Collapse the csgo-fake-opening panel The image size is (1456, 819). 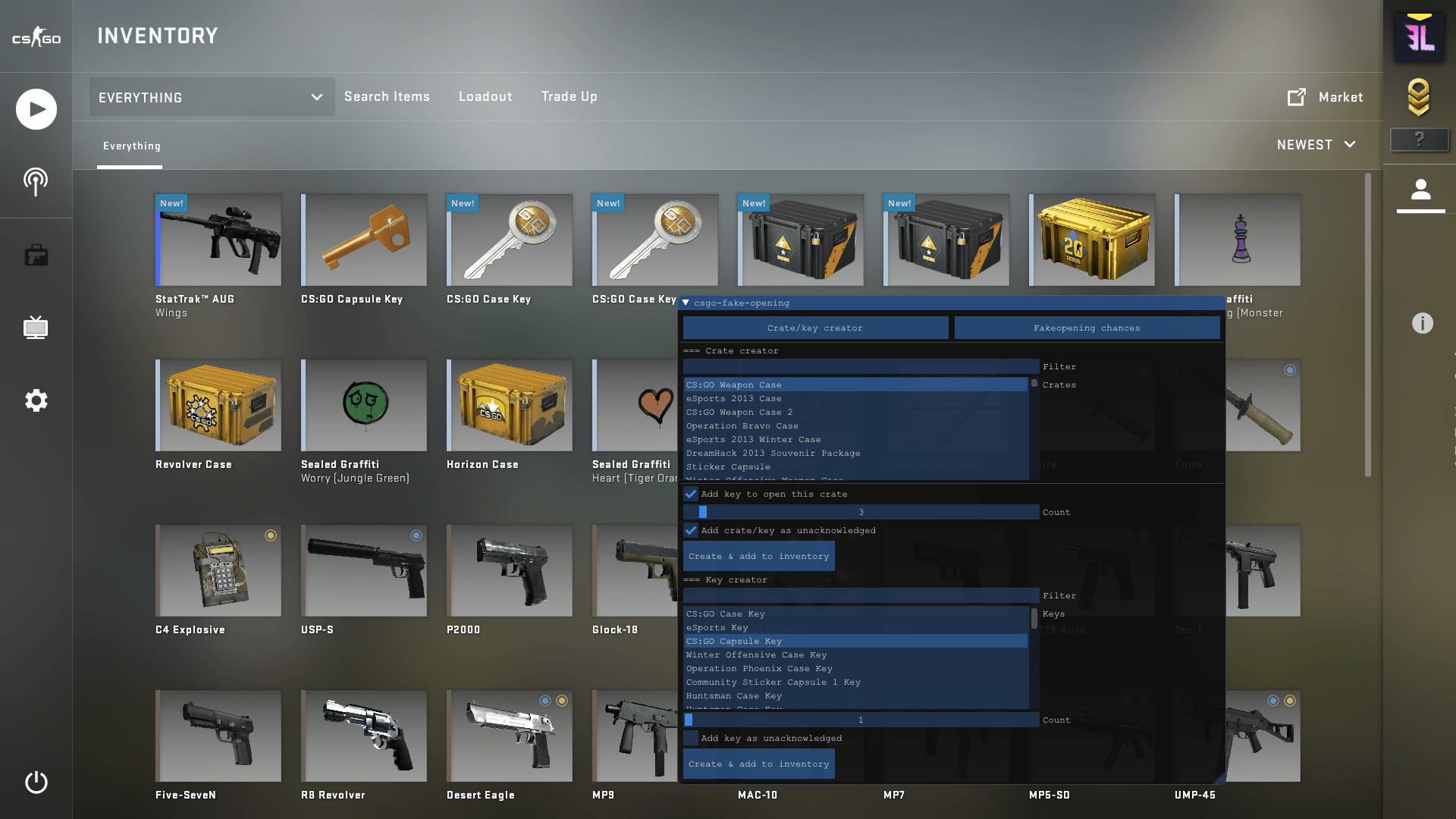[x=686, y=303]
